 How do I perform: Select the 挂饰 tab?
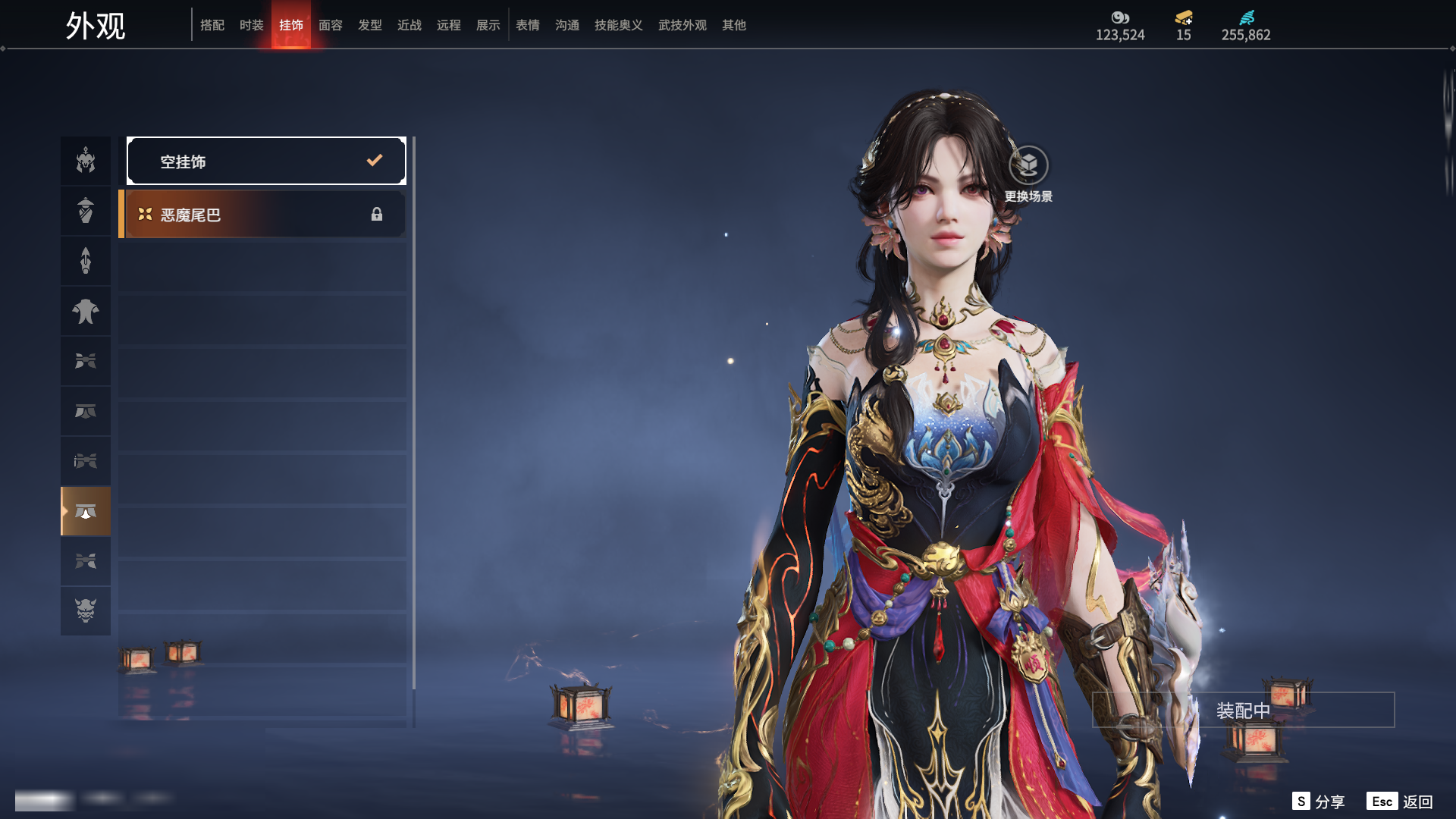291,25
